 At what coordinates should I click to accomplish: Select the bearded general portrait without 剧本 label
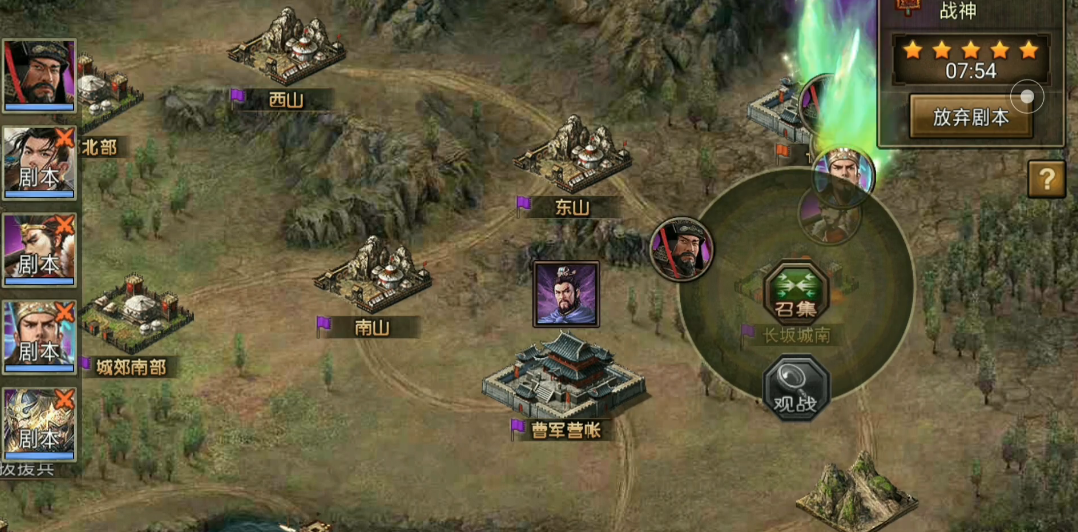40,75
